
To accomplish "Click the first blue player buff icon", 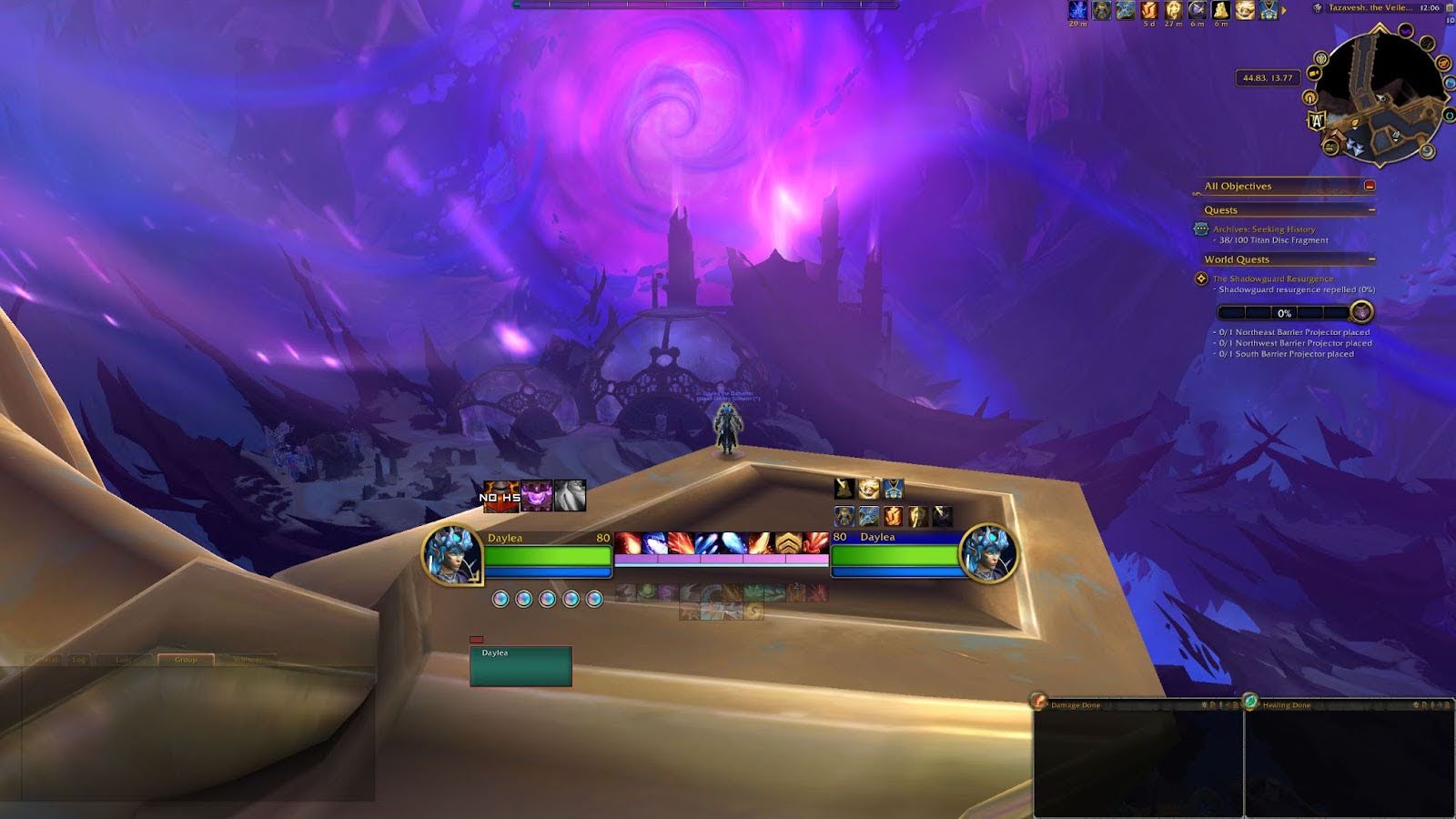I will pos(1078,10).
